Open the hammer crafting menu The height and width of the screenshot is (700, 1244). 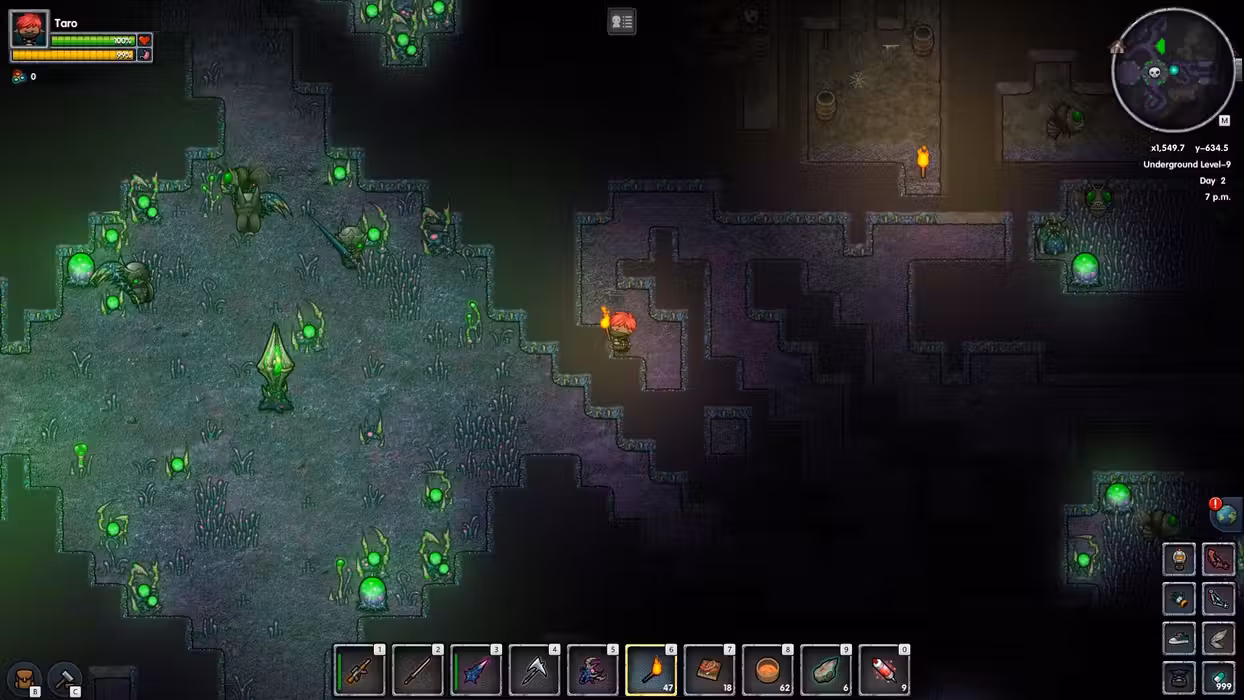click(x=65, y=679)
